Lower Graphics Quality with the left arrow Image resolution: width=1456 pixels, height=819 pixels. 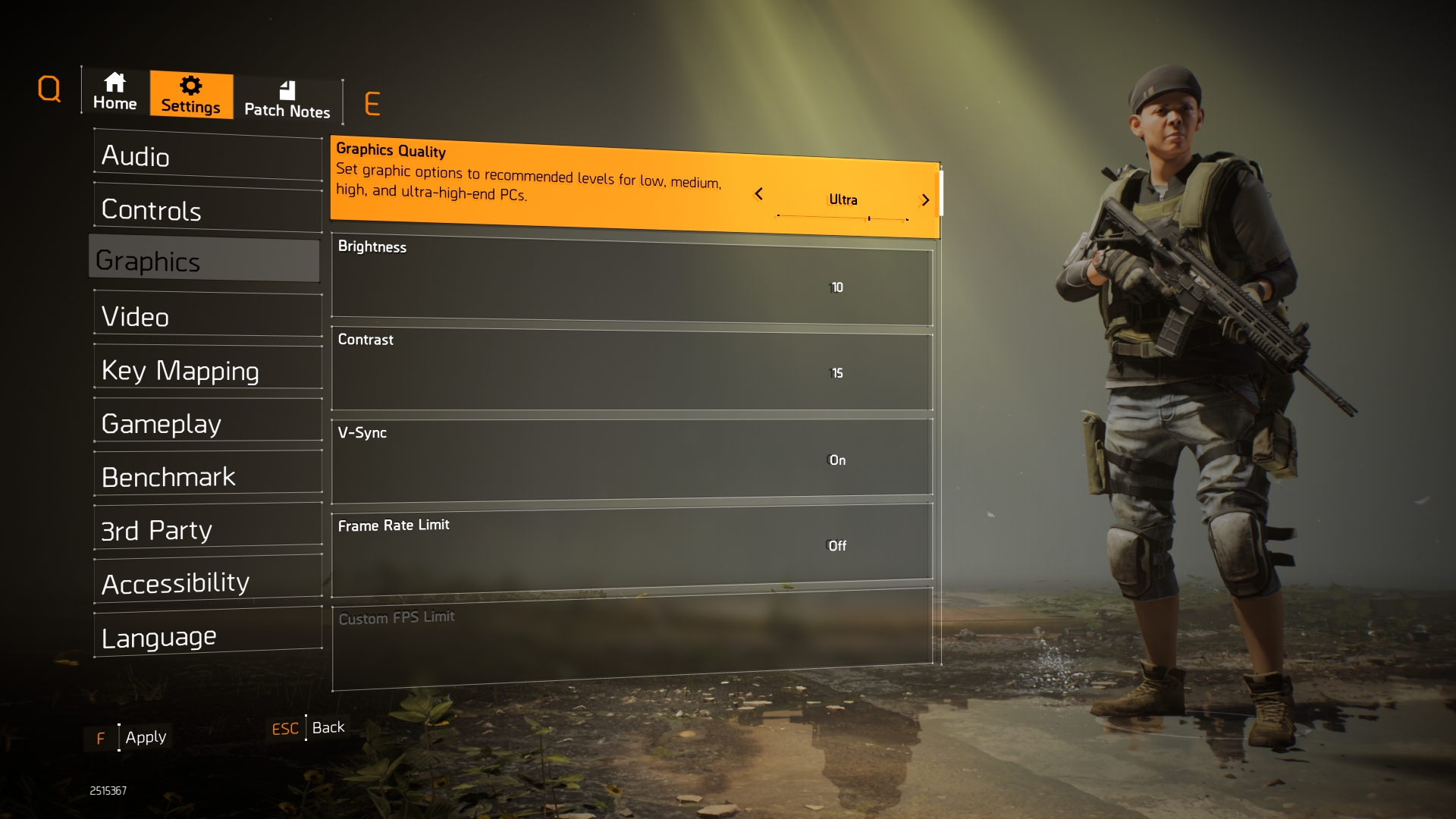click(x=758, y=194)
